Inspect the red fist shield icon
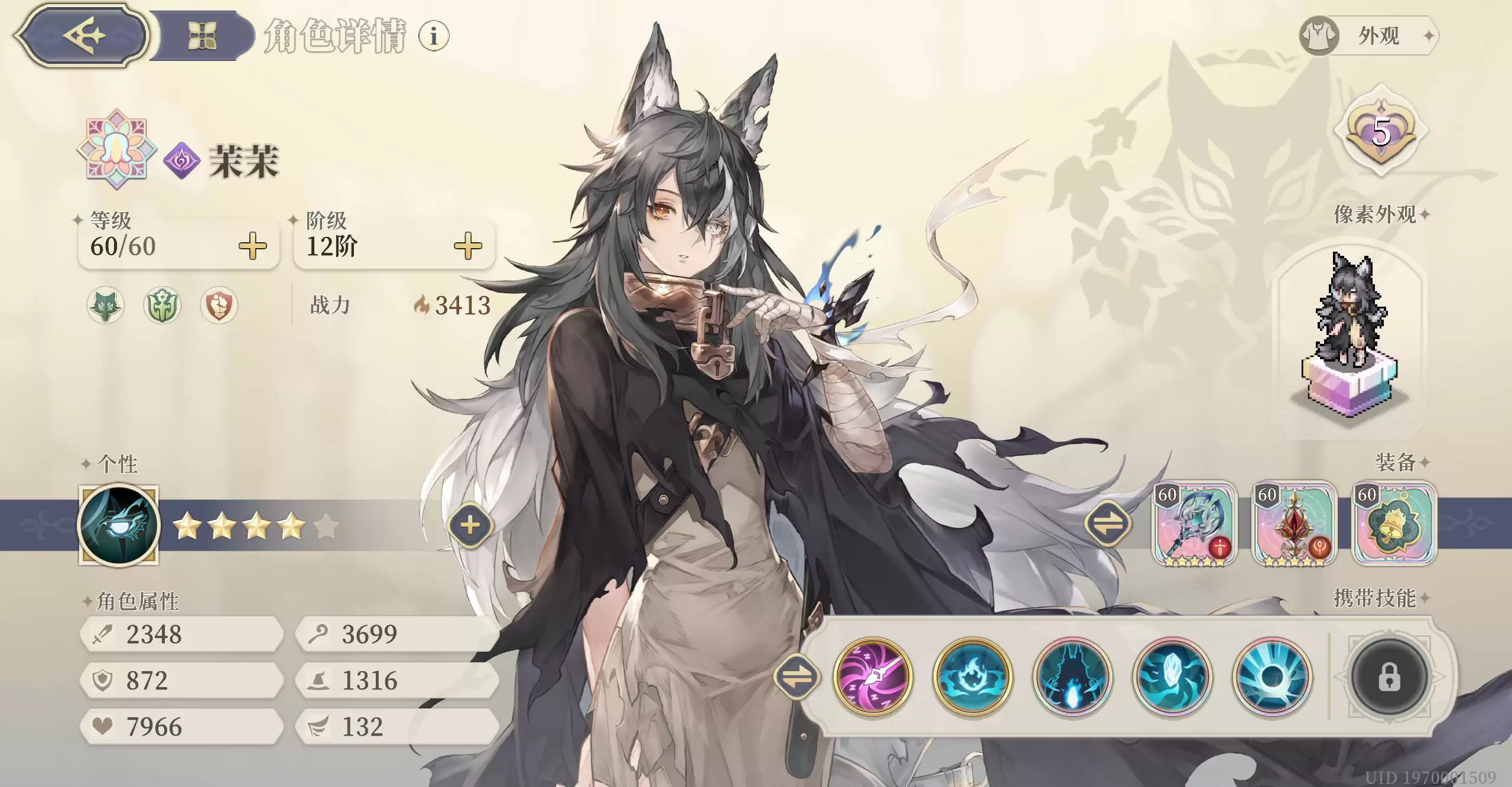 (219, 305)
